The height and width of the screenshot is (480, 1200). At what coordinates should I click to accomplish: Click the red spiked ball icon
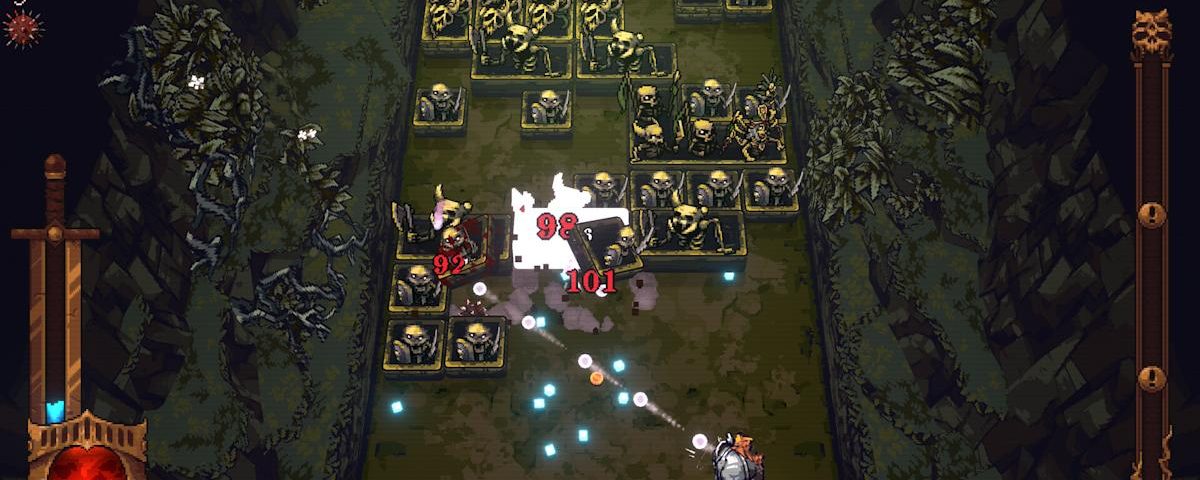(x=22, y=27)
